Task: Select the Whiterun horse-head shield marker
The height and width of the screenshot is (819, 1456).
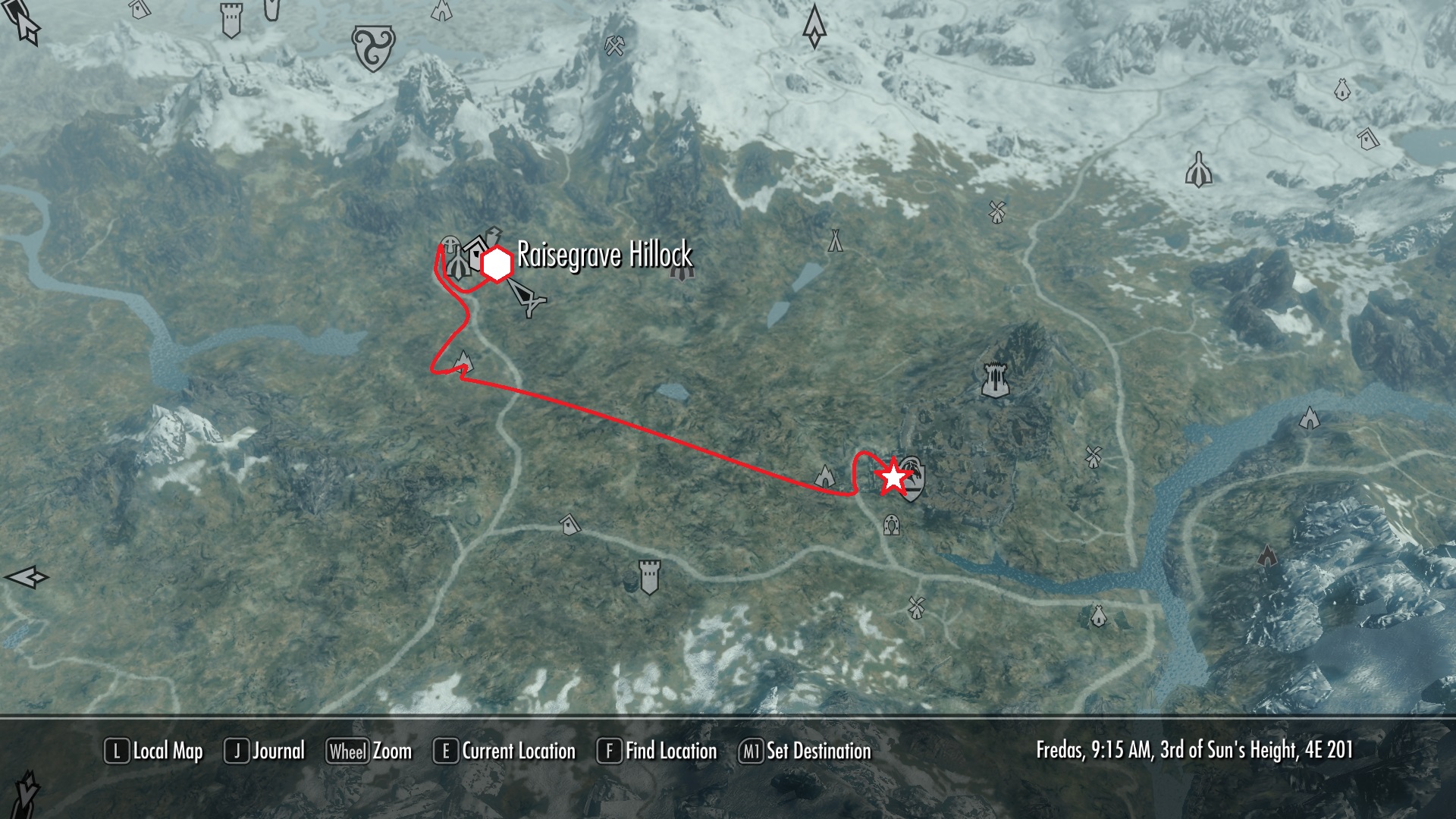Action: coord(913,479)
